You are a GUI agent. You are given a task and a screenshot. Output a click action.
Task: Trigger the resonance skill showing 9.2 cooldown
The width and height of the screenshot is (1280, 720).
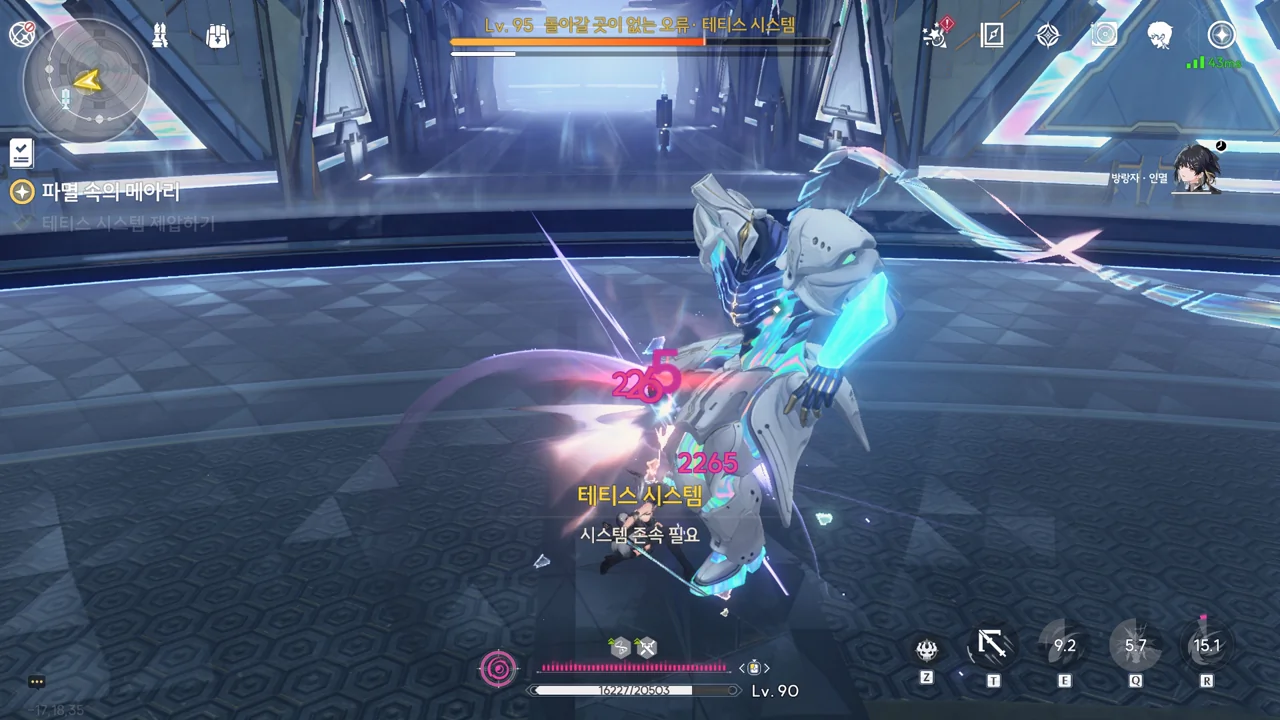pos(1064,646)
